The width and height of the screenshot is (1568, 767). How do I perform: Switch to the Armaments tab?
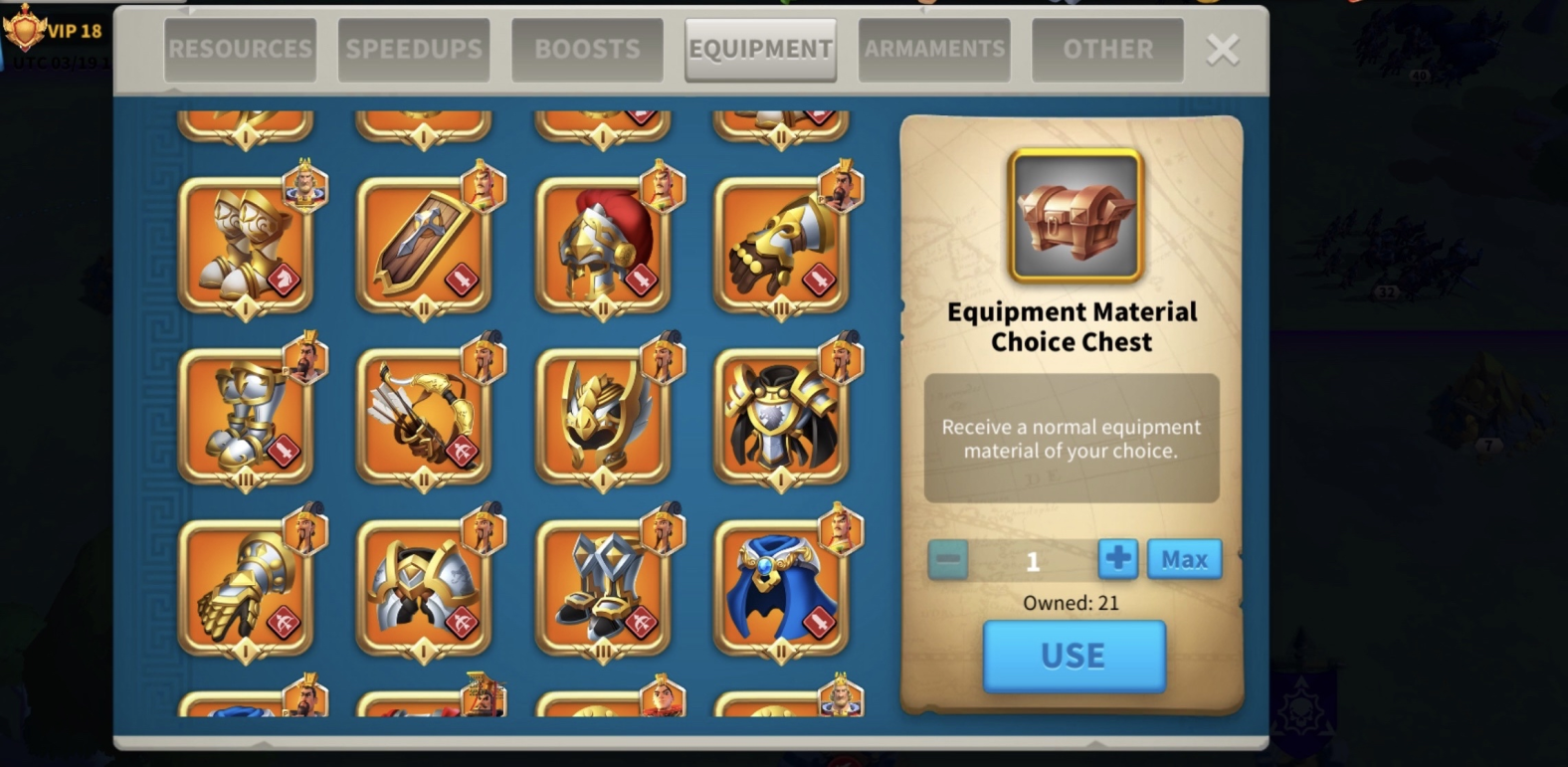933,49
